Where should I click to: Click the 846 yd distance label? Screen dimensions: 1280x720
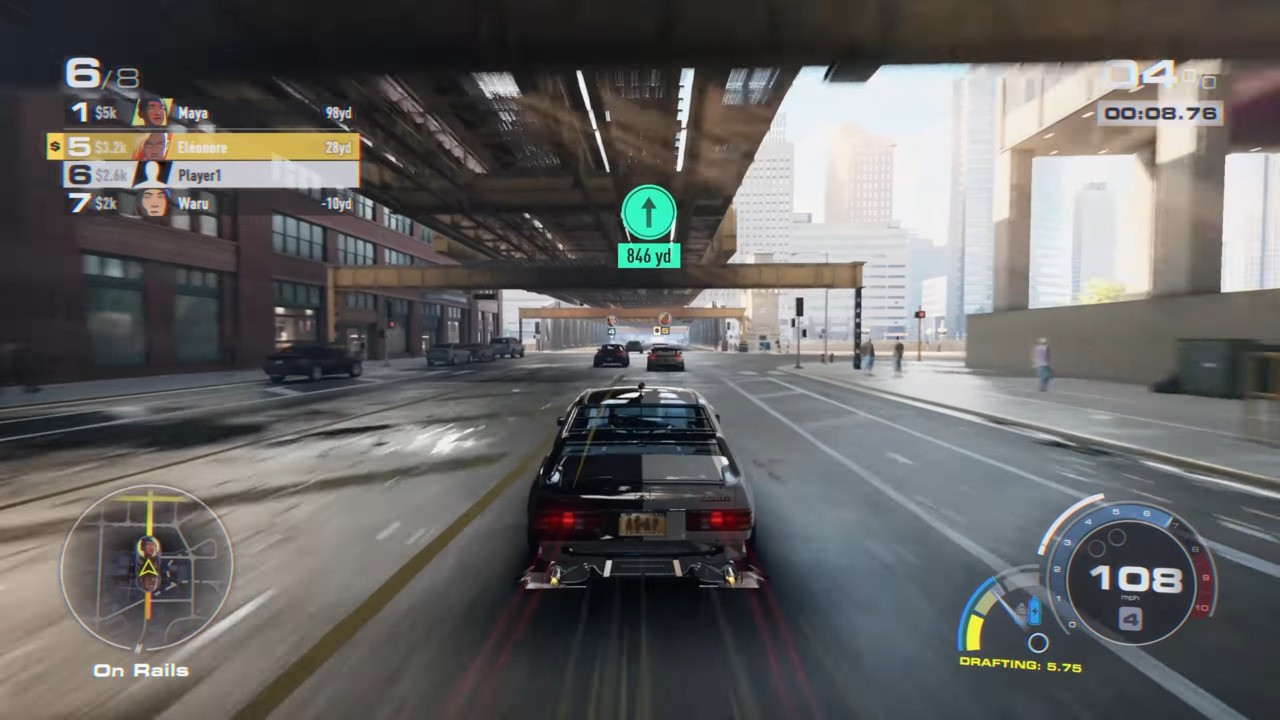[648, 256]
